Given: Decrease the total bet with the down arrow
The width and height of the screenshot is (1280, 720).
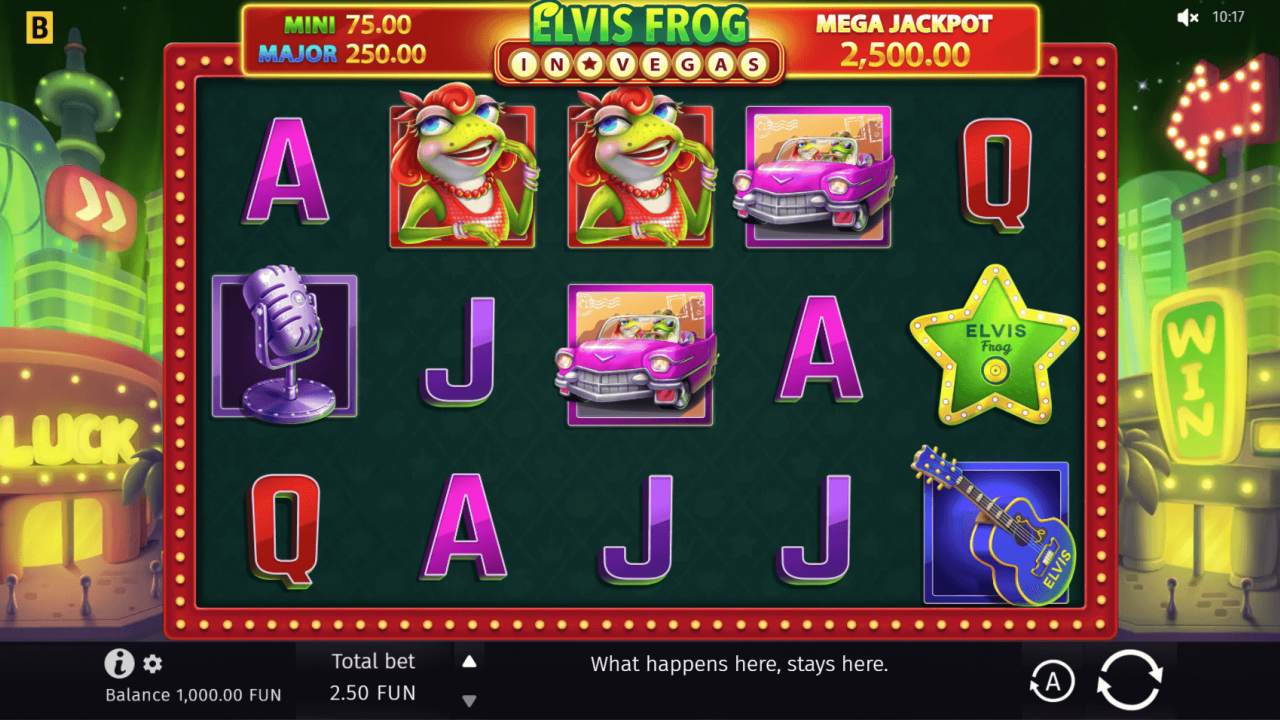Looking at the screenshot, I should click(468, 700).
